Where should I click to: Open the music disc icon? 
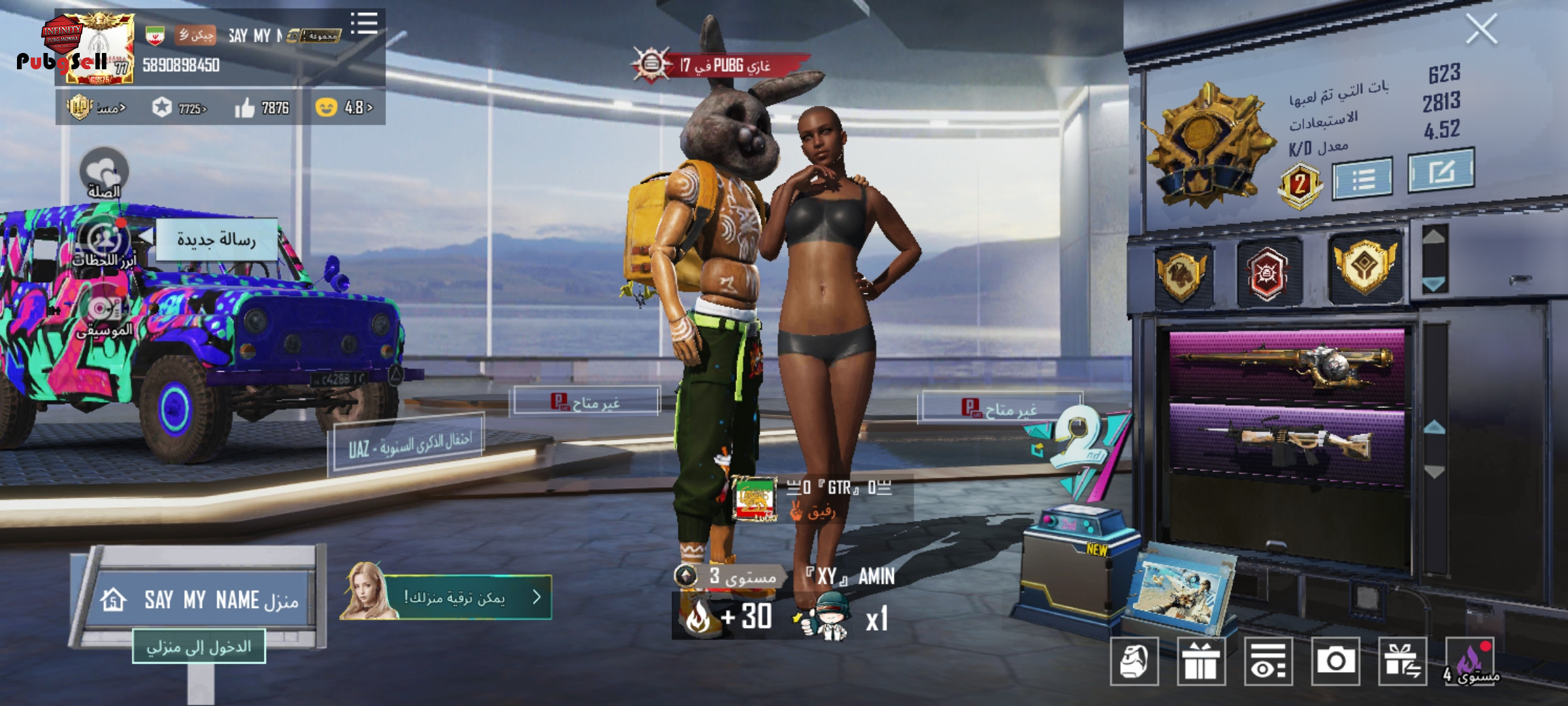[104, 310]
